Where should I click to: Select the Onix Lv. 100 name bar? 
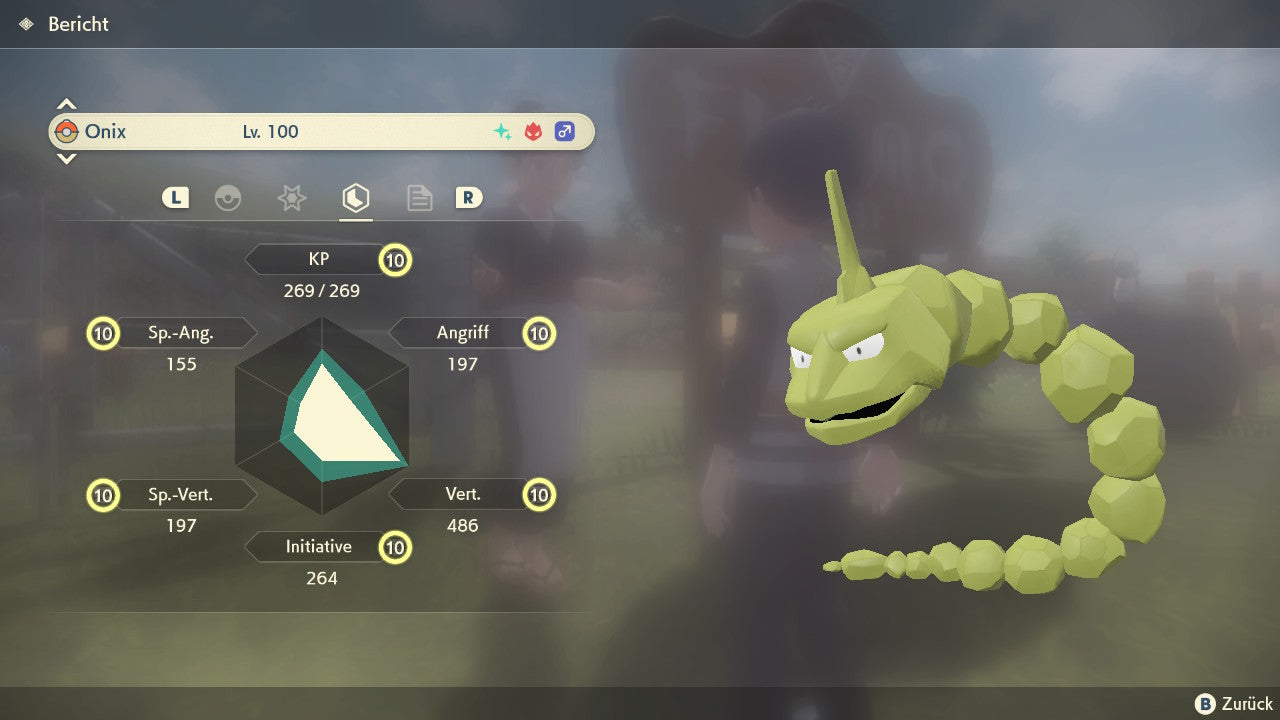coord(321,131)
